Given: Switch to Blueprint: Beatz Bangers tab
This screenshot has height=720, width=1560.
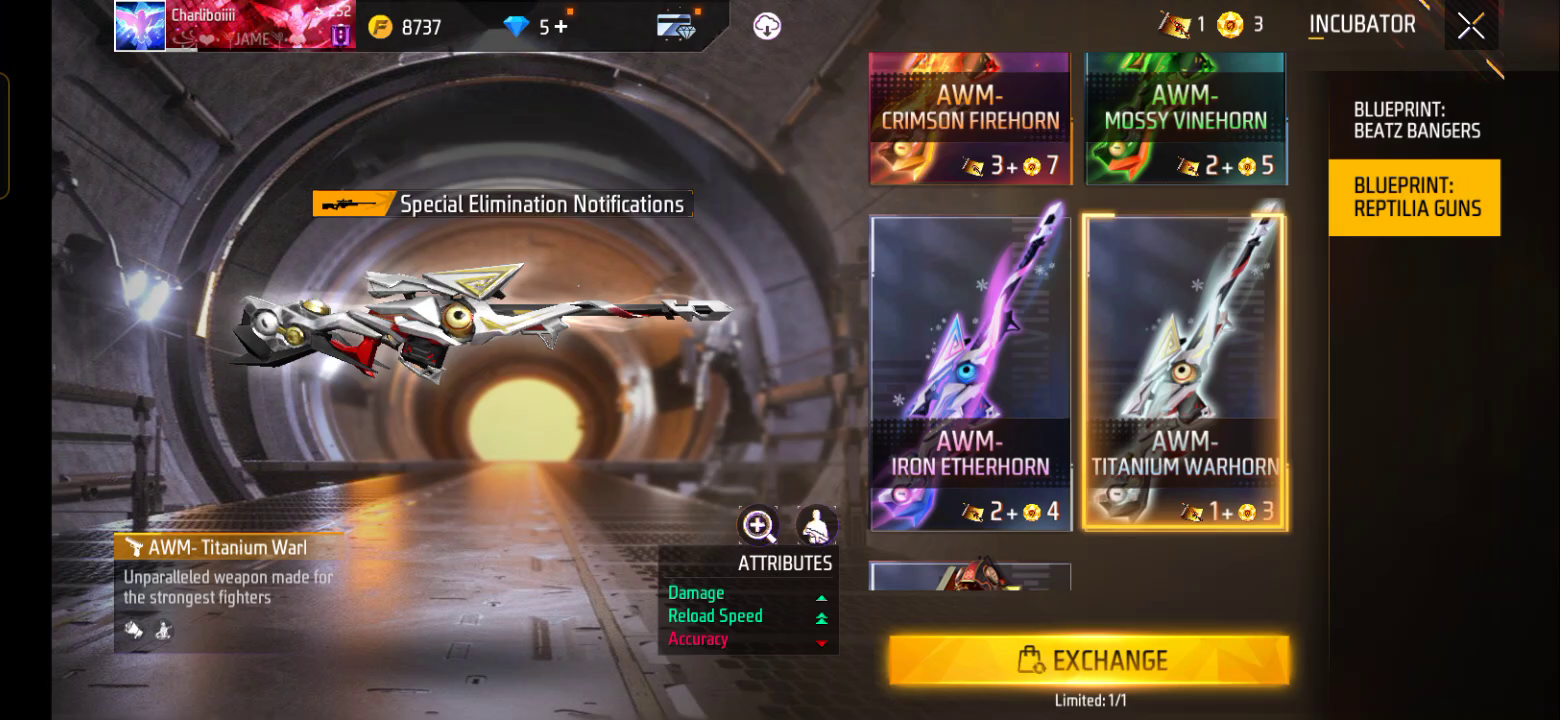Looking at the screenshot, I should tap(1416, 120).
